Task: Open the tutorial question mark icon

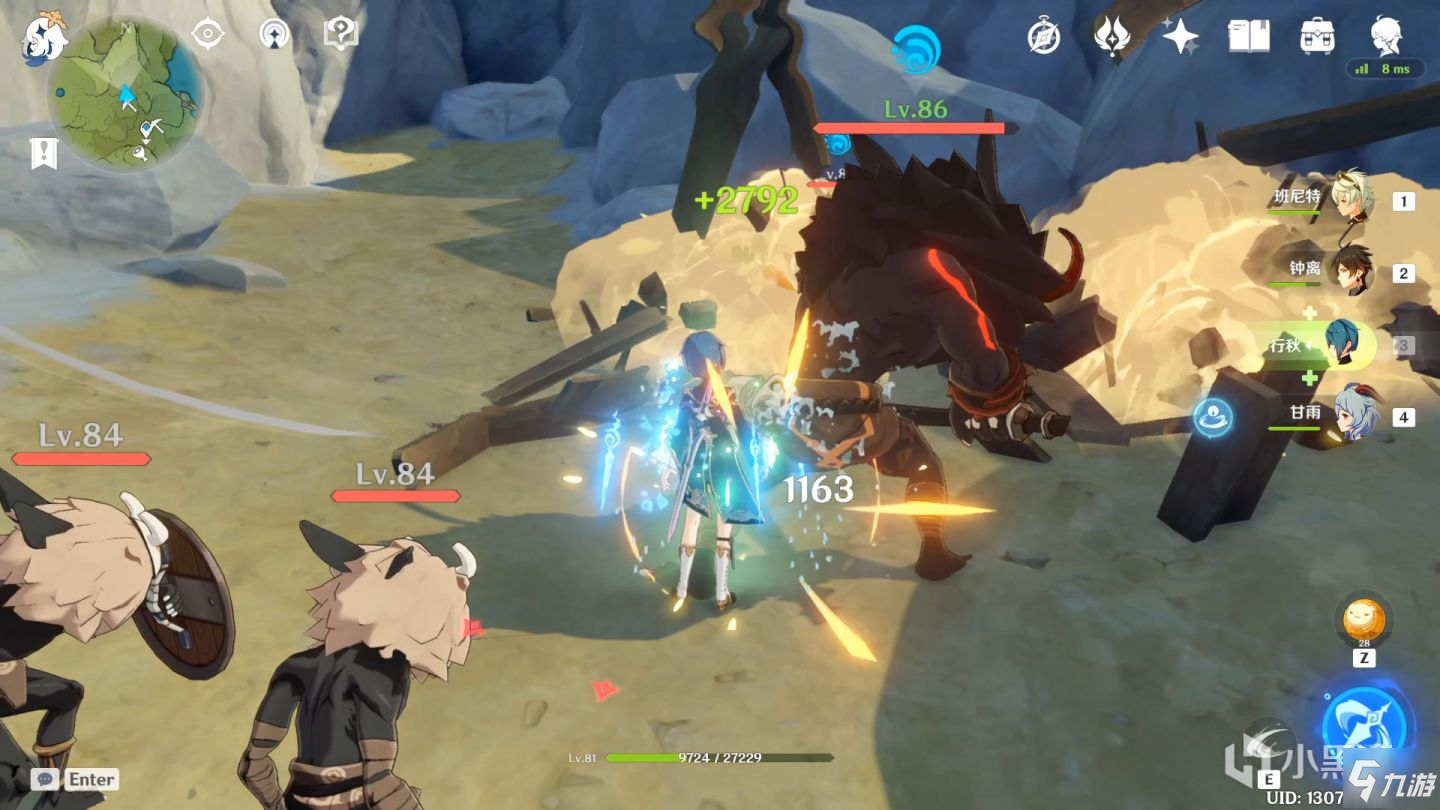Action: pyautogui.click(x=341, y=34)
